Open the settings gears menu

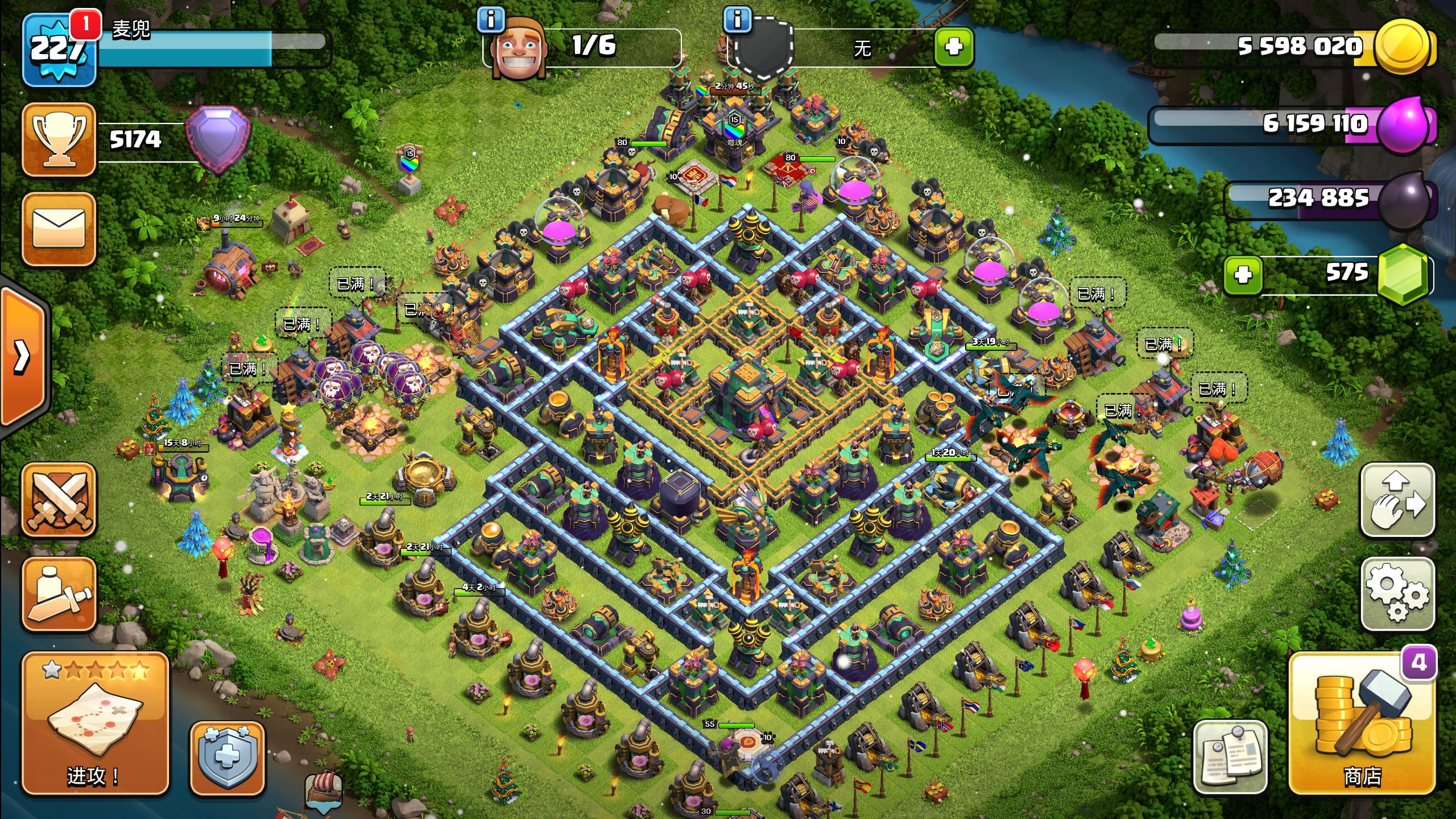pyautogui.click(x=1397, y=594)
